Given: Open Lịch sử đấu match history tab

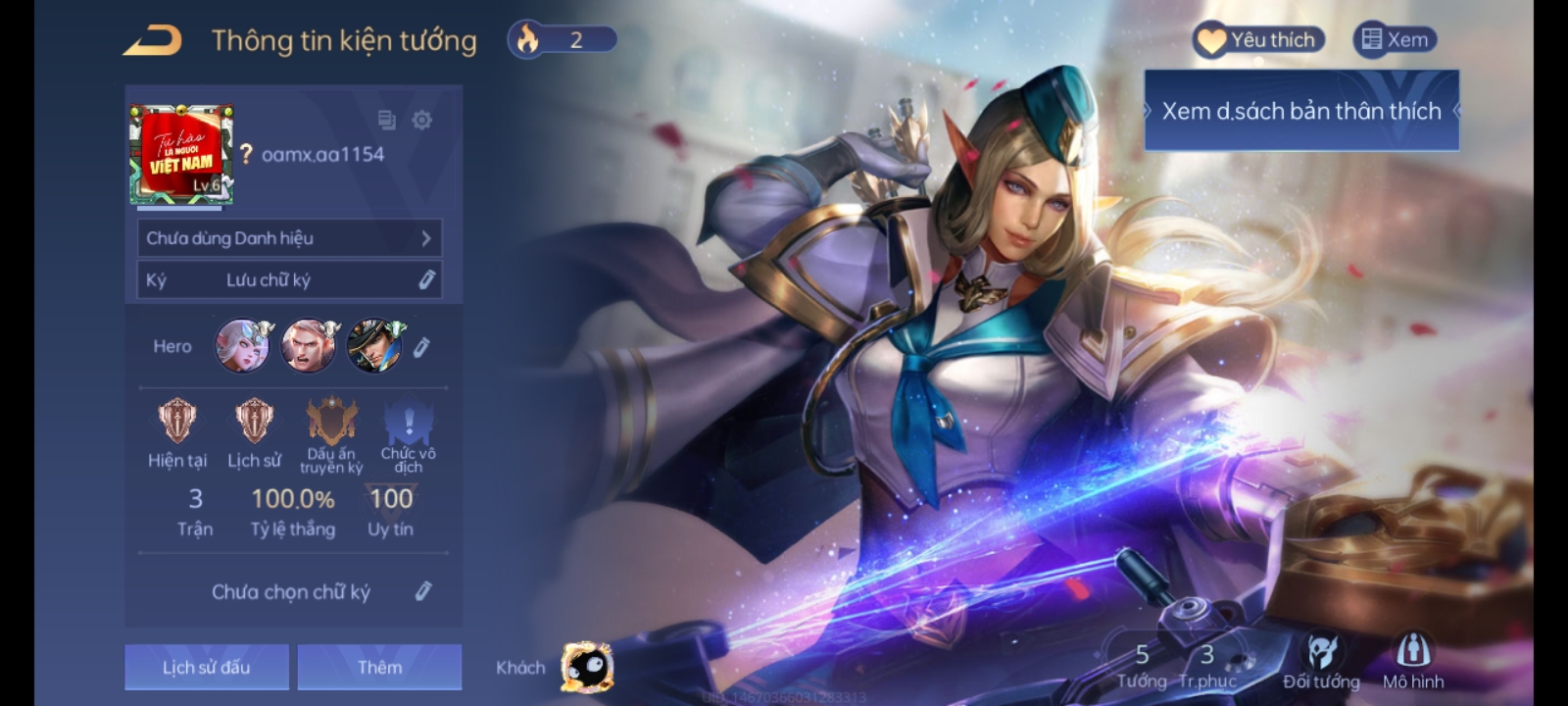Looking at the screenshot, I should pos(206,666).
